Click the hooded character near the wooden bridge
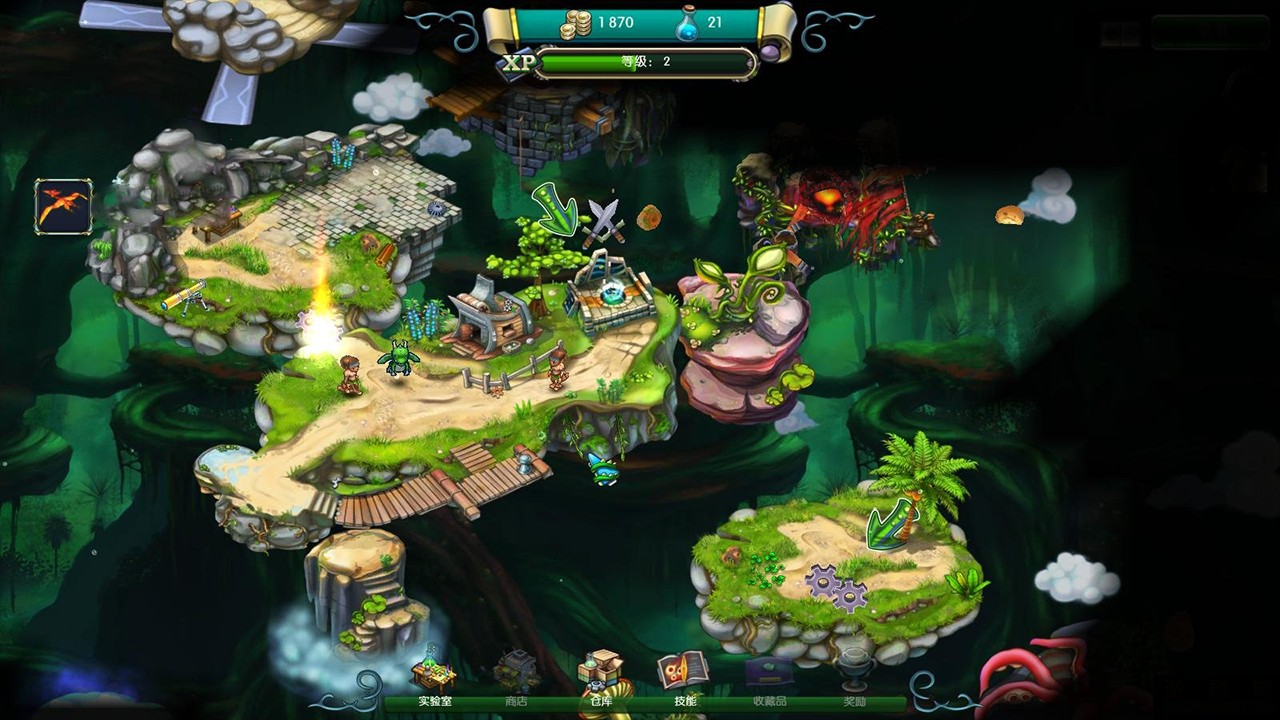The width and height of the screenshot is (1280, 720). [x=524, y=465]
